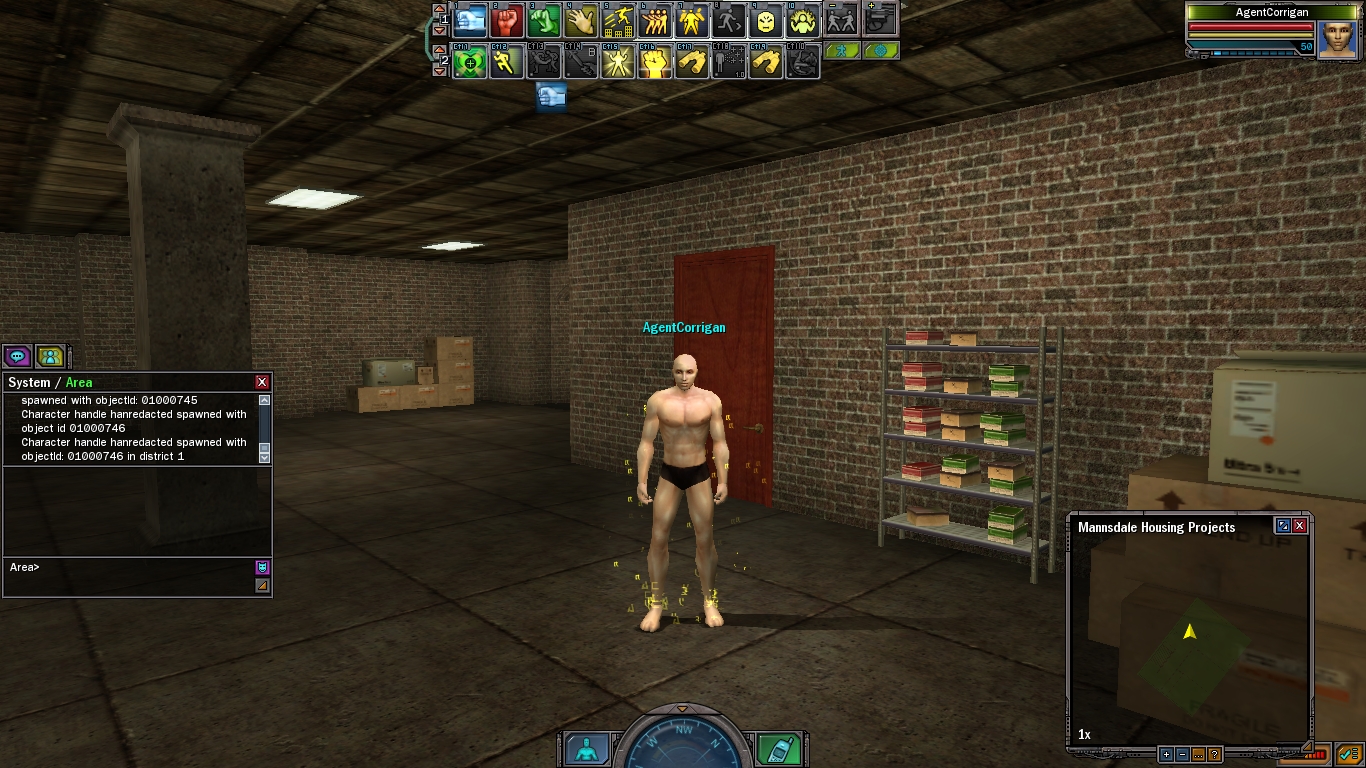Activate the green heart heal ability
The height and width of the screenshot is (768, 1366).
pos(470,62)
